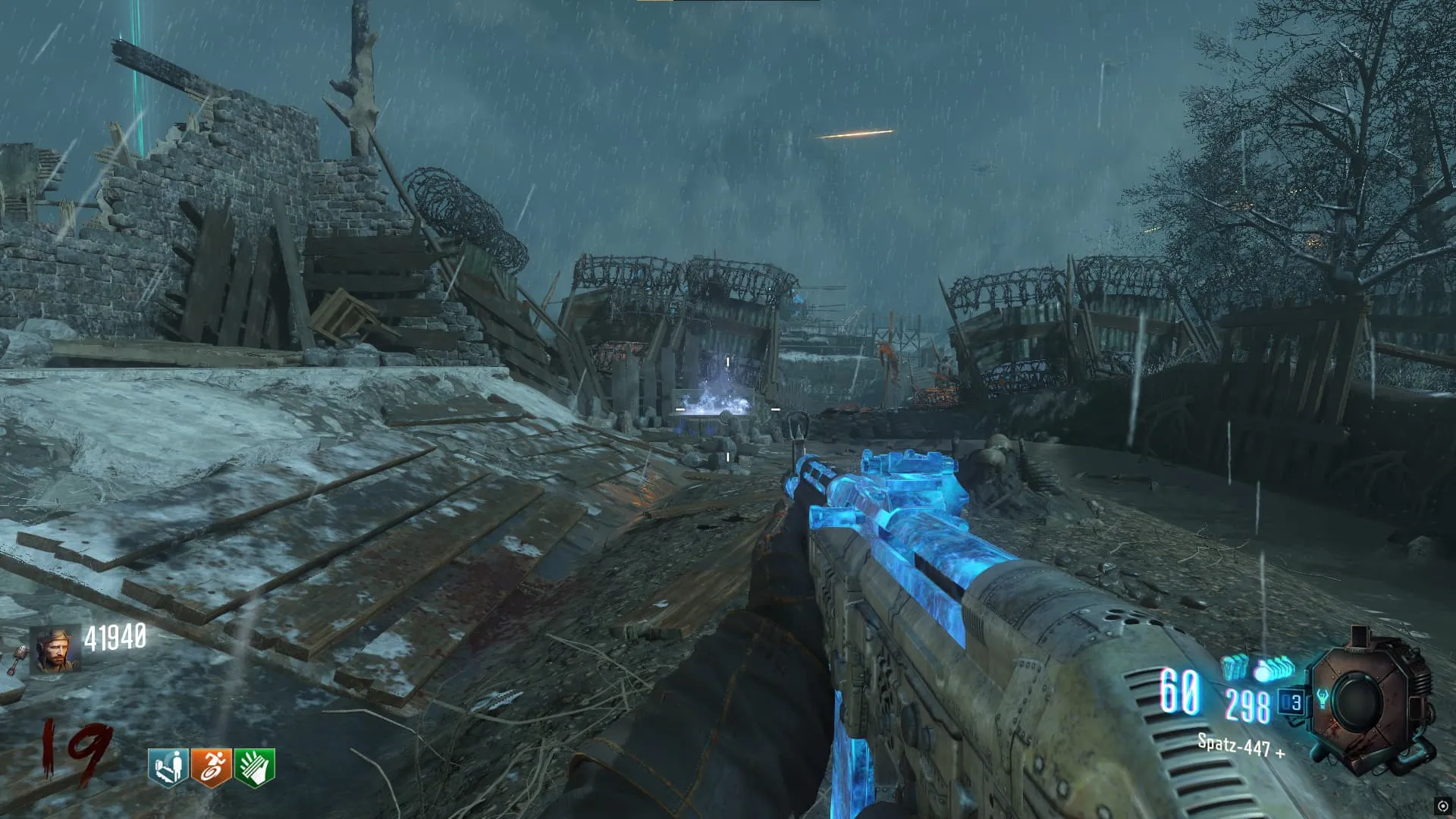Click the player character portrait
1456x819 pixels.
[x=55, y=650]
